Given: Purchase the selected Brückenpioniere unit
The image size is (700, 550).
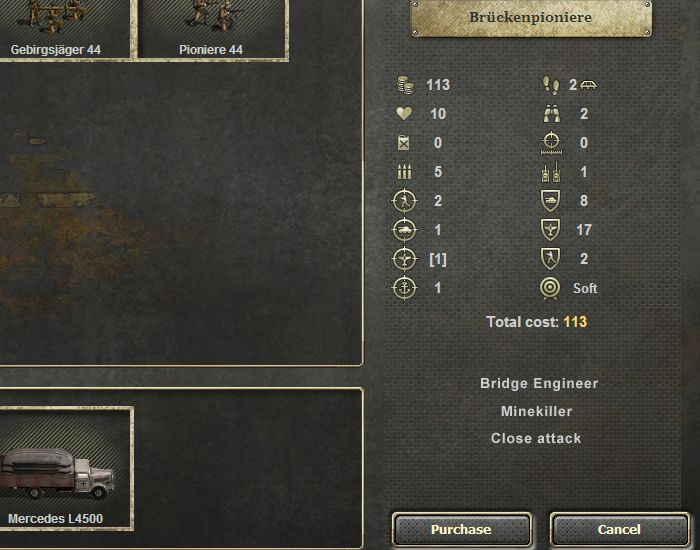Looking at the screenshot, I should pyautogui.click(x=461, y=529).
